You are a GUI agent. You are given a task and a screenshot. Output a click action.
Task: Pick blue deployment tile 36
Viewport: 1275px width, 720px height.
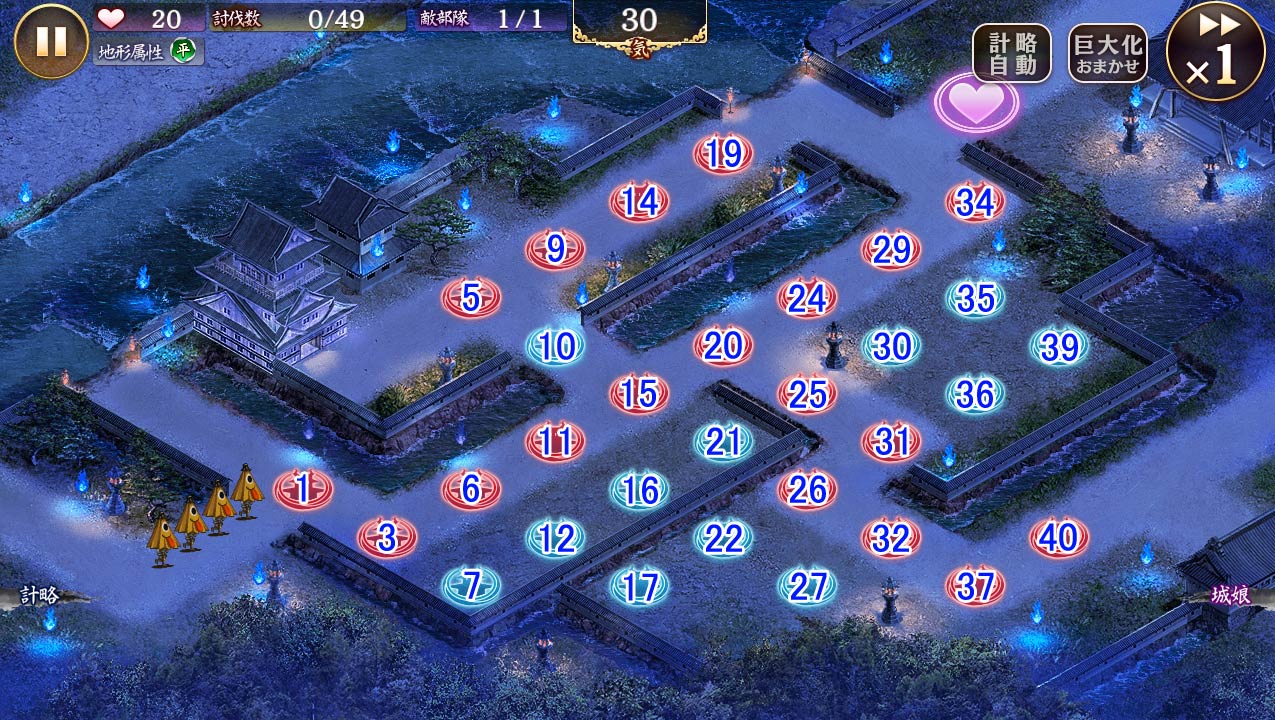tap(975, 394)
